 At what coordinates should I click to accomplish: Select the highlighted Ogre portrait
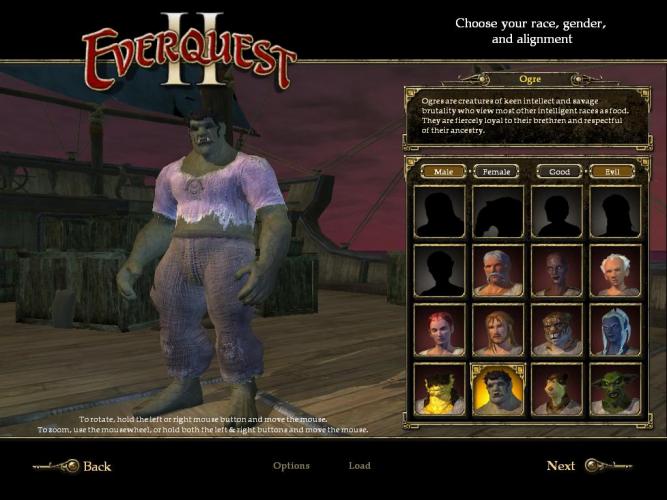[x=497, y=390]
